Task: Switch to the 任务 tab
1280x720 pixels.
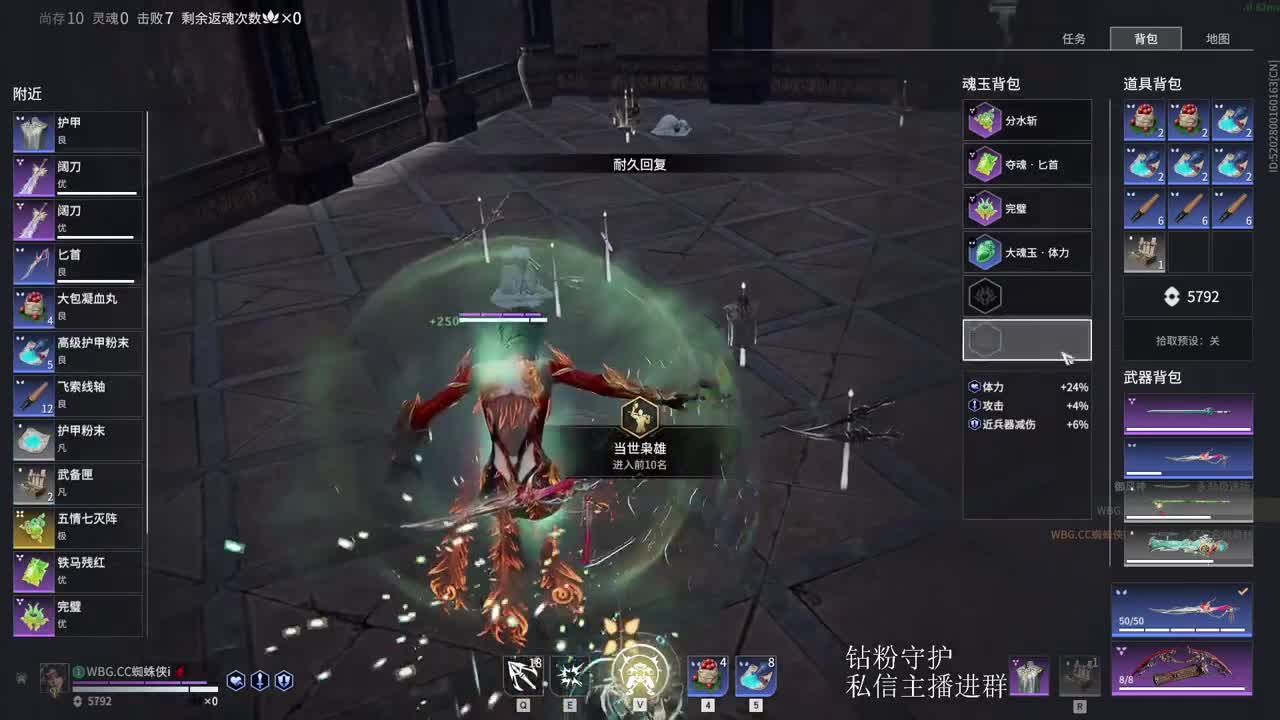Action: pyautogui.click(x=1074, y=39)
